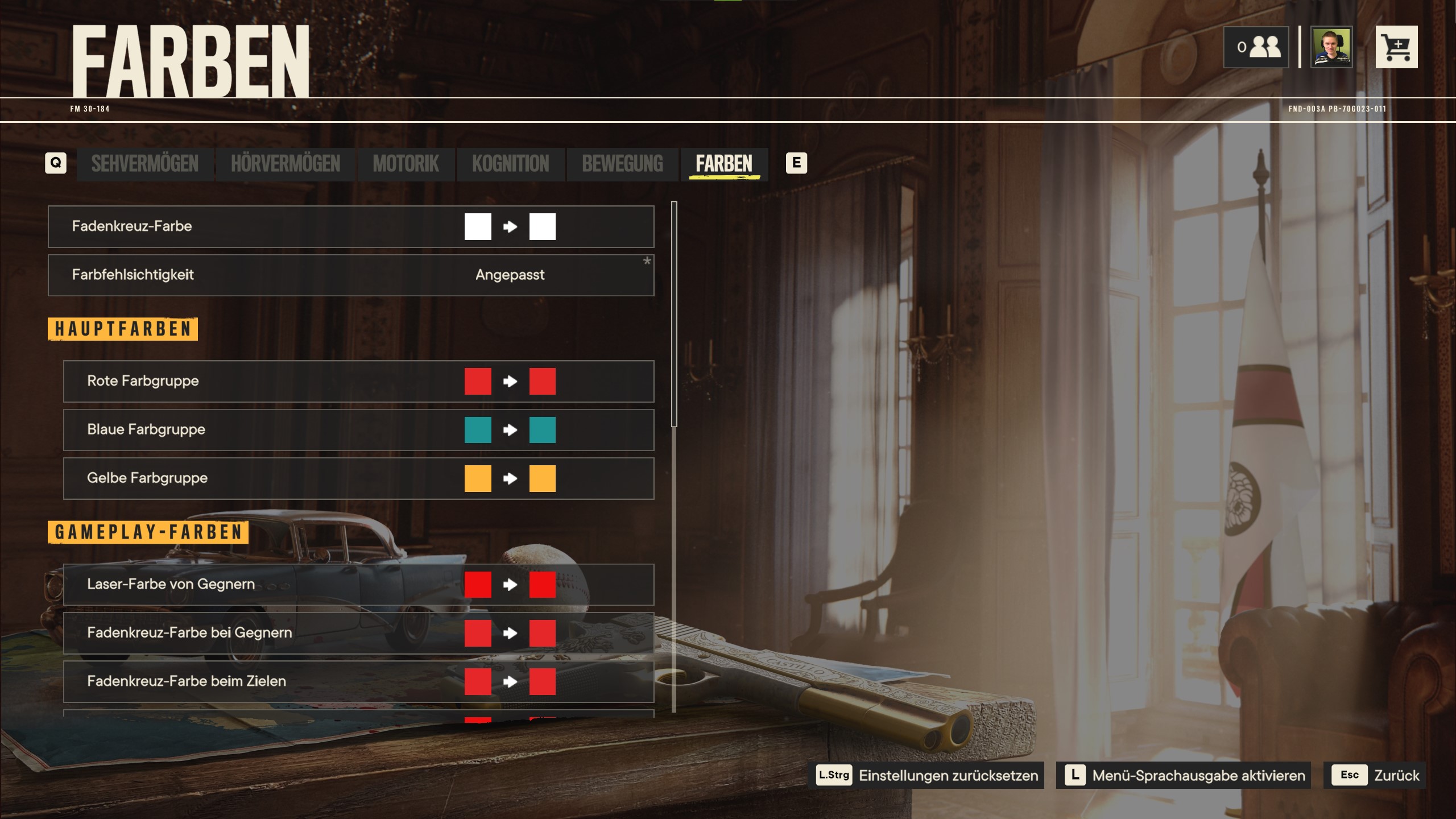
Task: Open the player profile avatar
Action: click(1331, 47)
